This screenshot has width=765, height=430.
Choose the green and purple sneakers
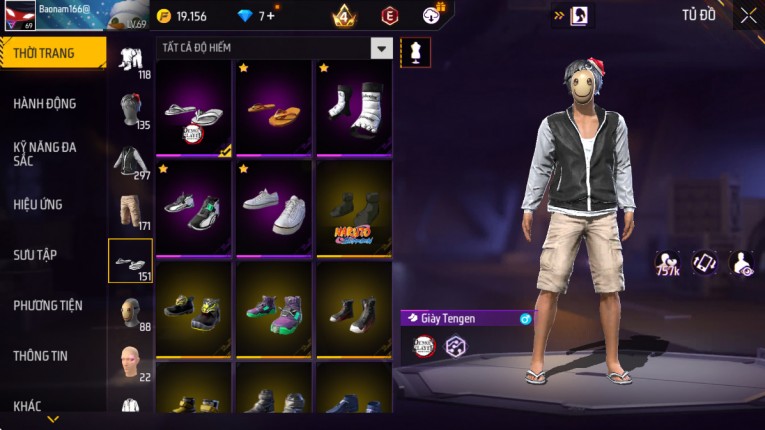(274, 308)
